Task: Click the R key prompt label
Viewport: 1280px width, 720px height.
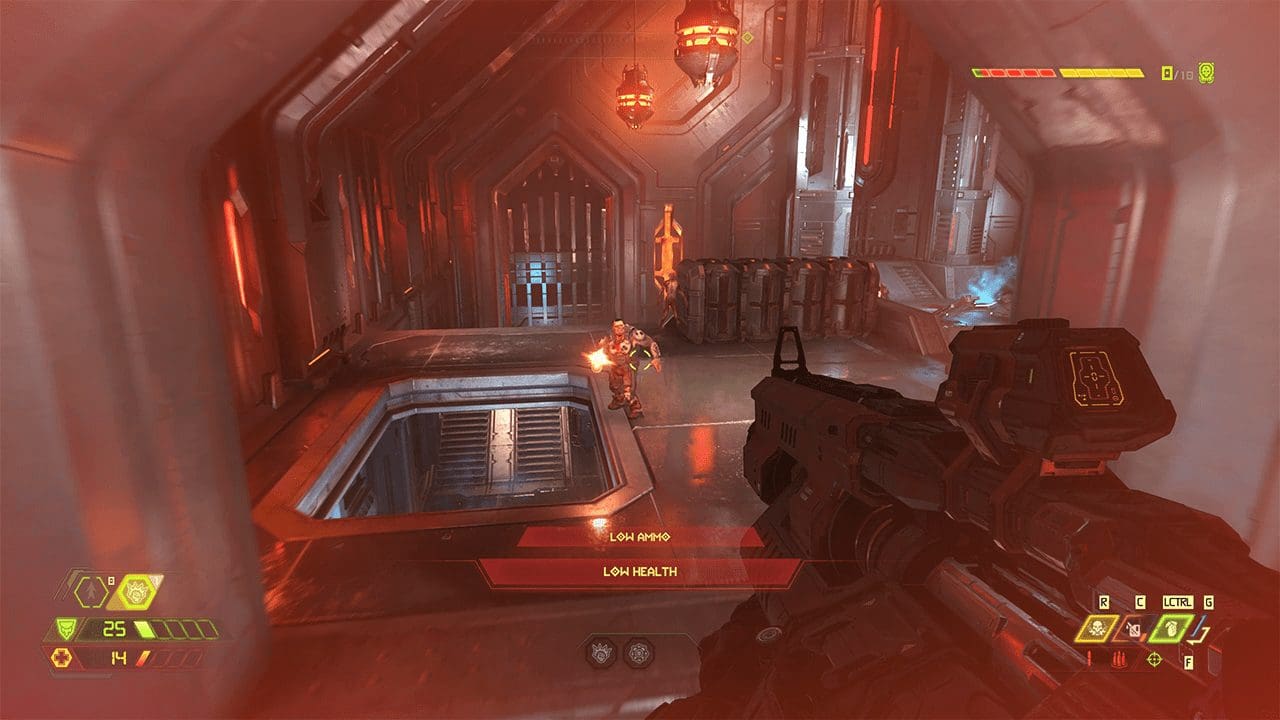Action: [1104, 601]
